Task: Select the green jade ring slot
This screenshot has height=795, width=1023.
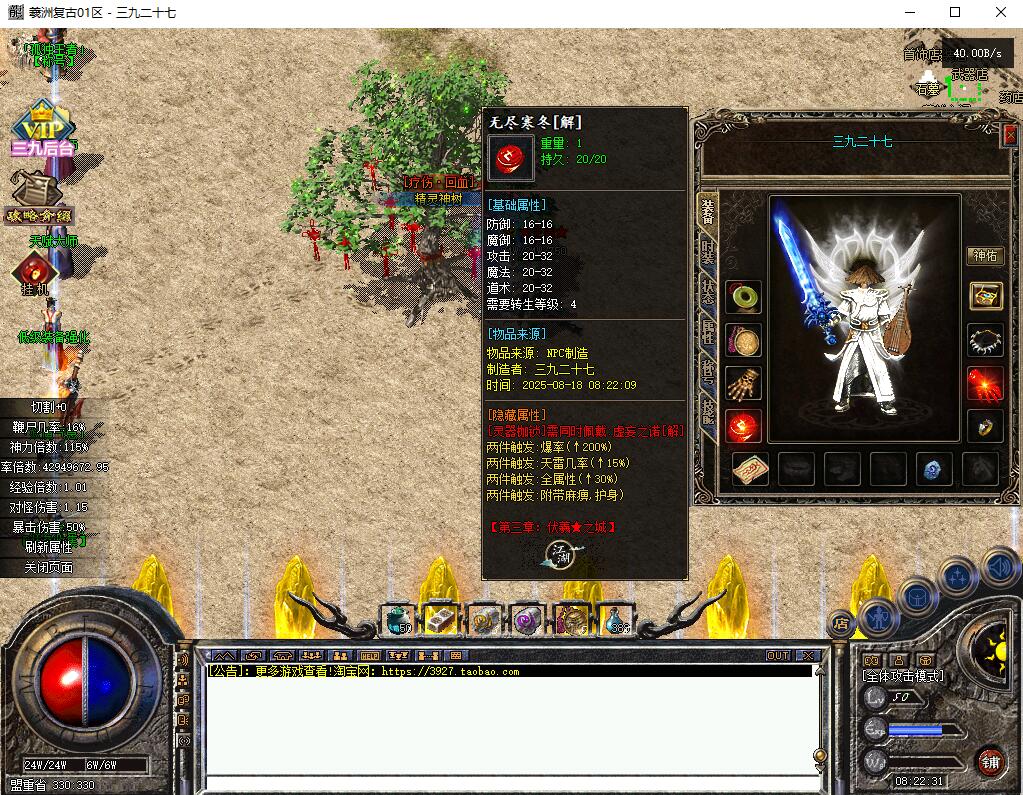Action: pos(744,297)
